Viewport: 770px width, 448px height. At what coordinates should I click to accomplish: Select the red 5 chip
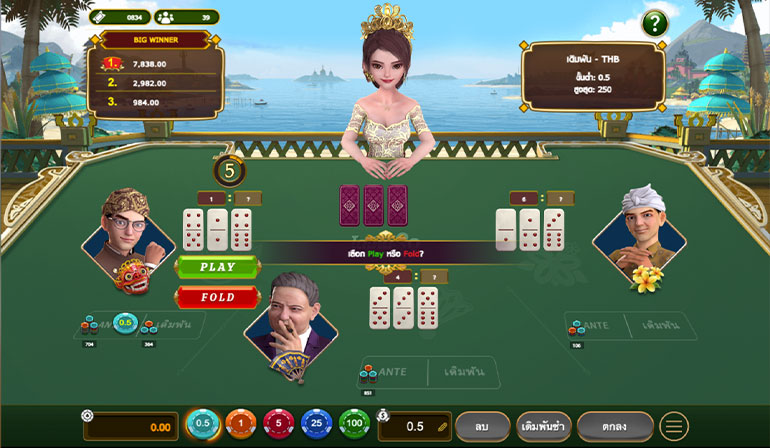coord(278,425)
